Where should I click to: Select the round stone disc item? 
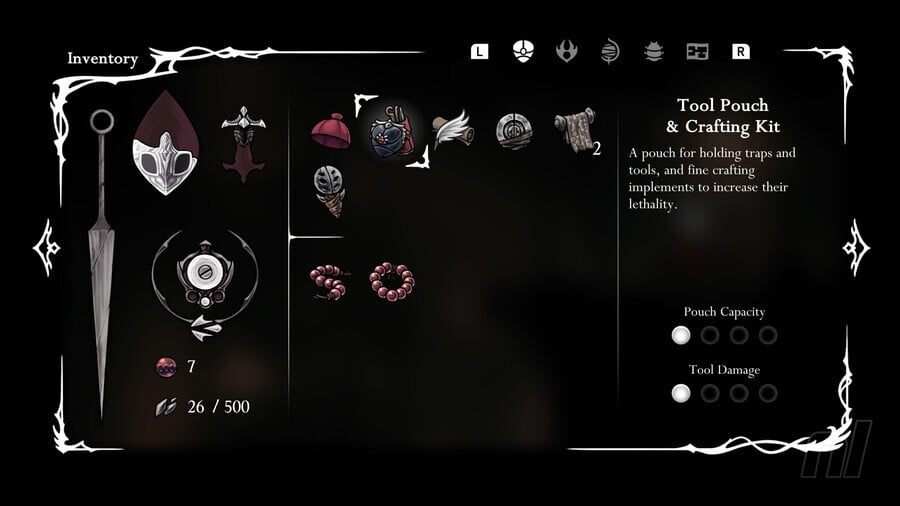[513, 131]
